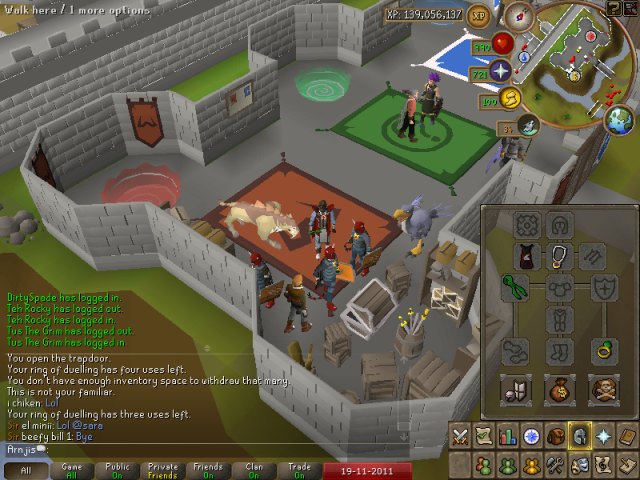Click the compass to face north
The width and height of the screenshot is (640, 480).
pos(518,16)
